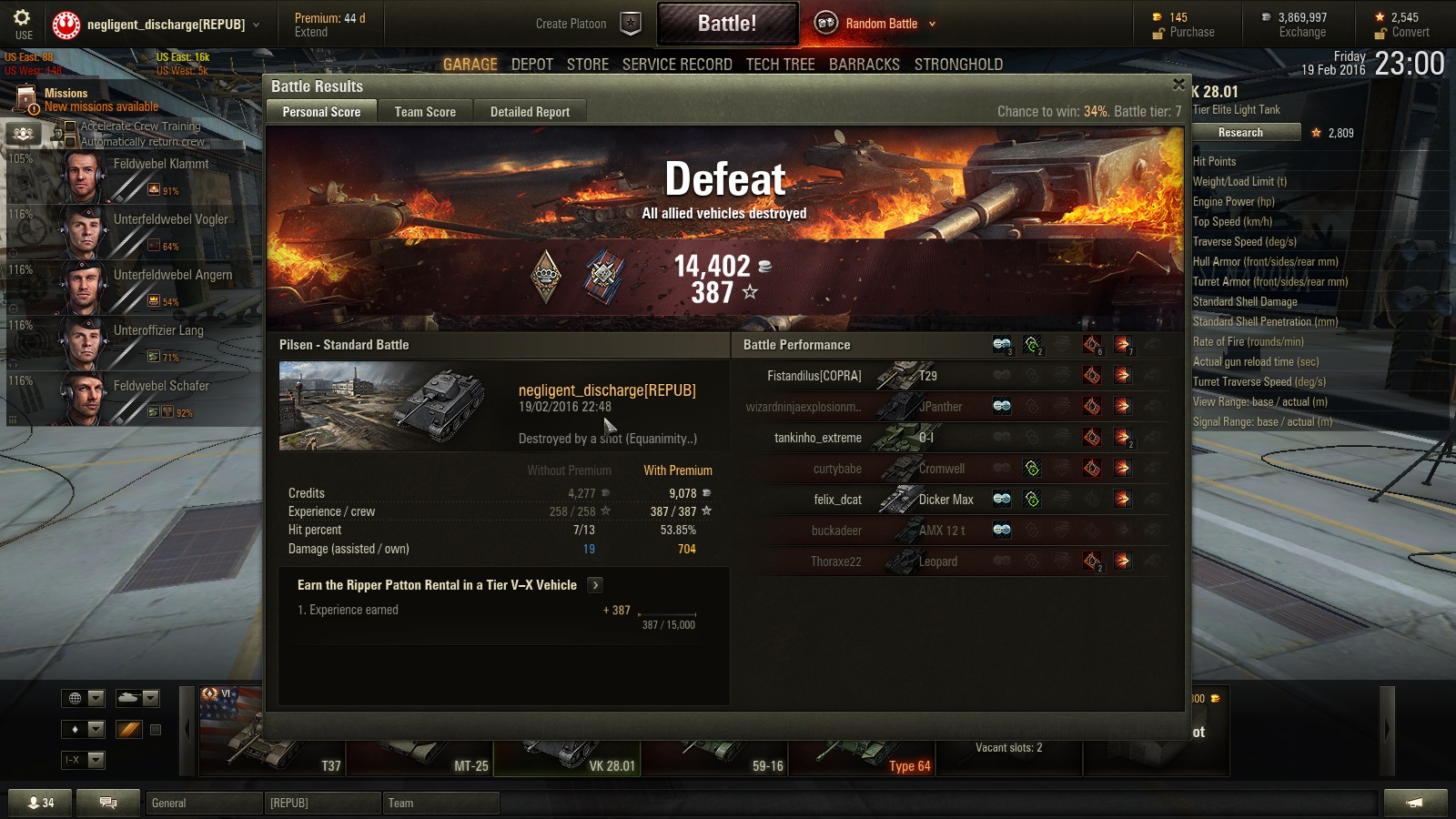The height and width of the screenshot is (819, 1456).
Task: Enter the Stronghold screen
Action: [958, 65]
